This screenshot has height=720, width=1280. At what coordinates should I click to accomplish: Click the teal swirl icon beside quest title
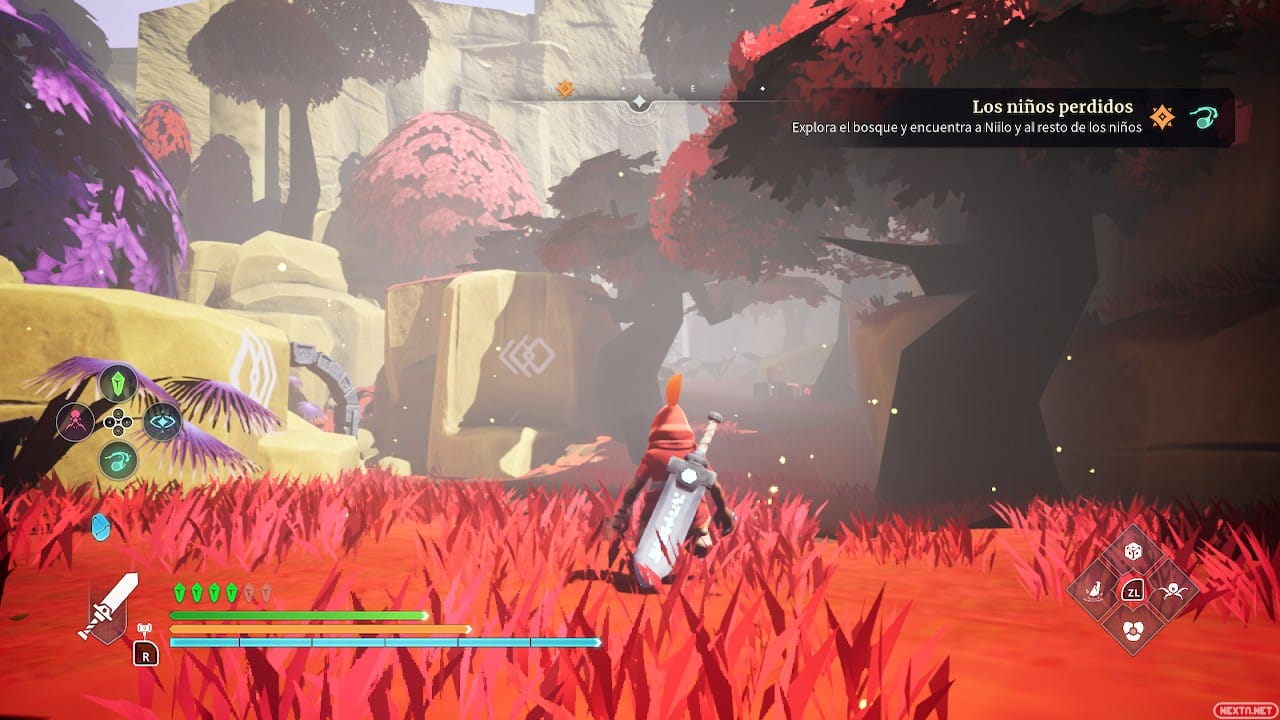1203,118
